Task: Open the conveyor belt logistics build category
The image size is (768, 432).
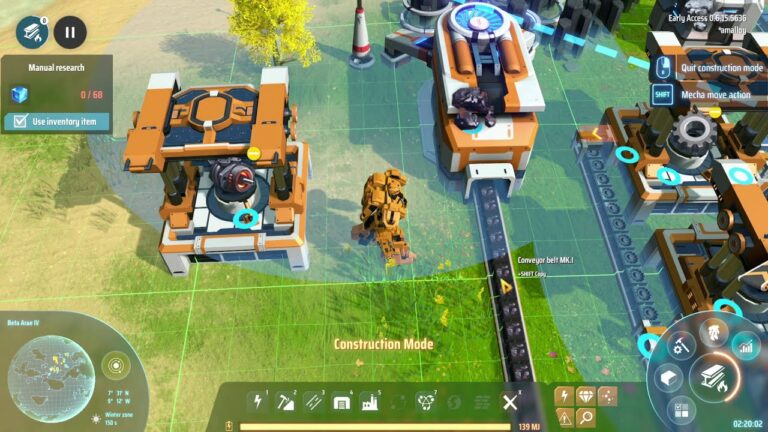Action: pos(315,402)
